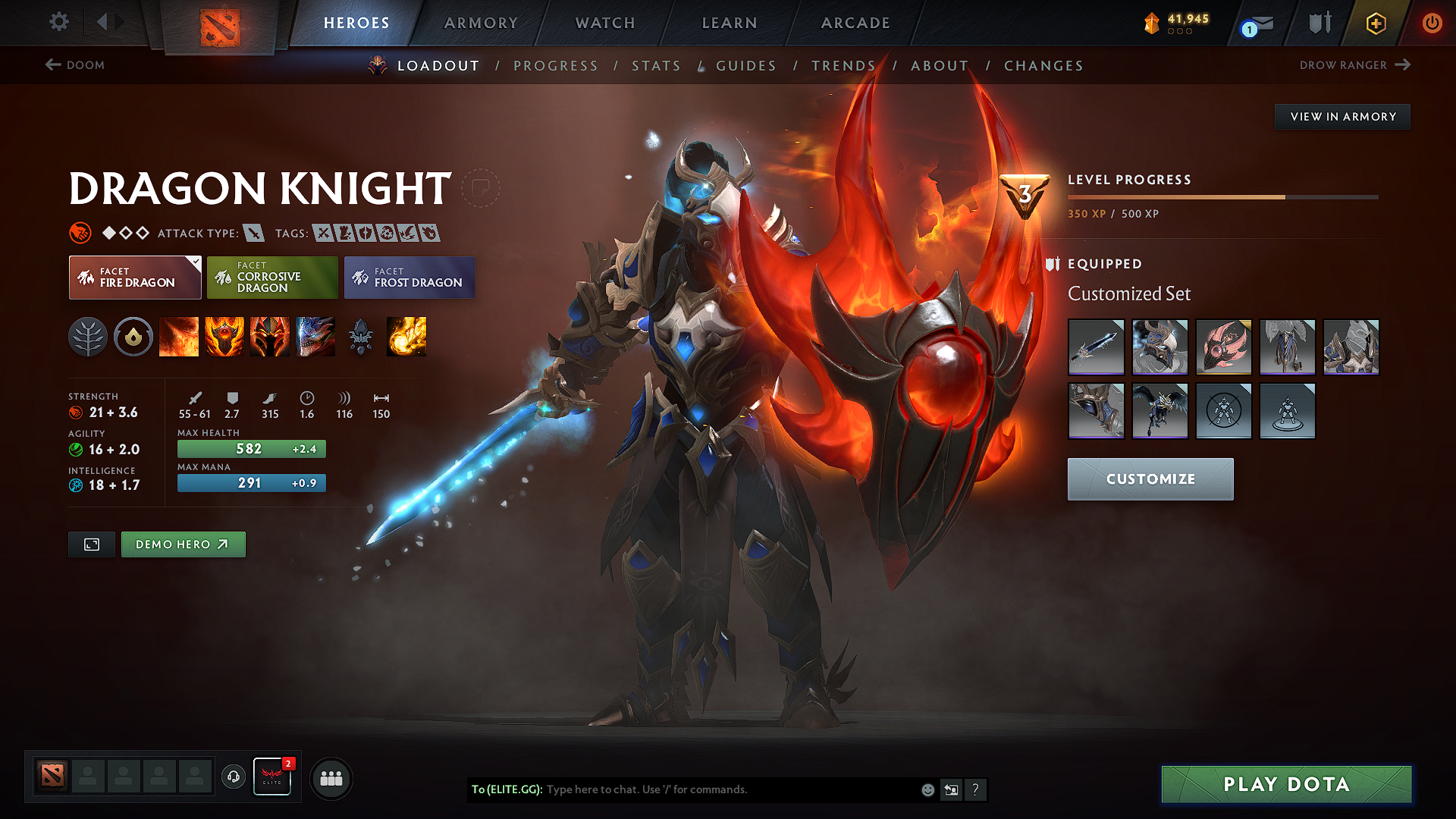Open the mail notification envelope icon

[x=1259, y=23]
